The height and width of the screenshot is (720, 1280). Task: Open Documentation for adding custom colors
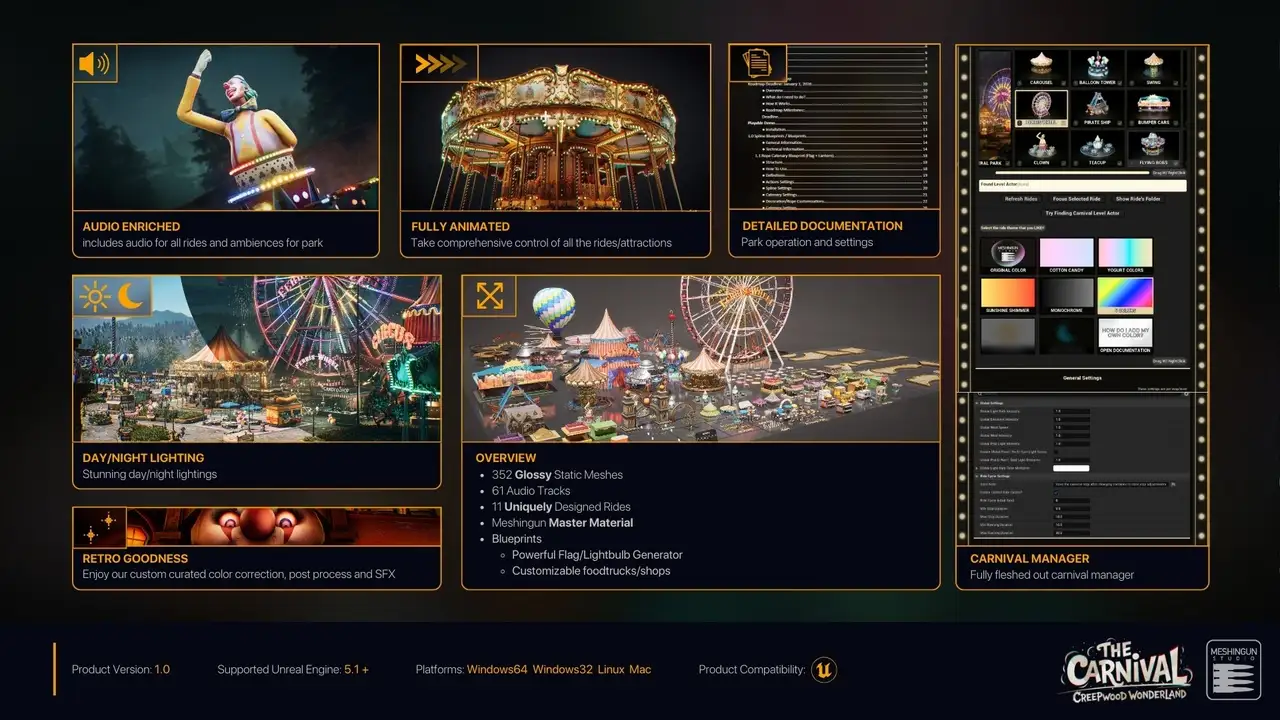point(1125,336)
